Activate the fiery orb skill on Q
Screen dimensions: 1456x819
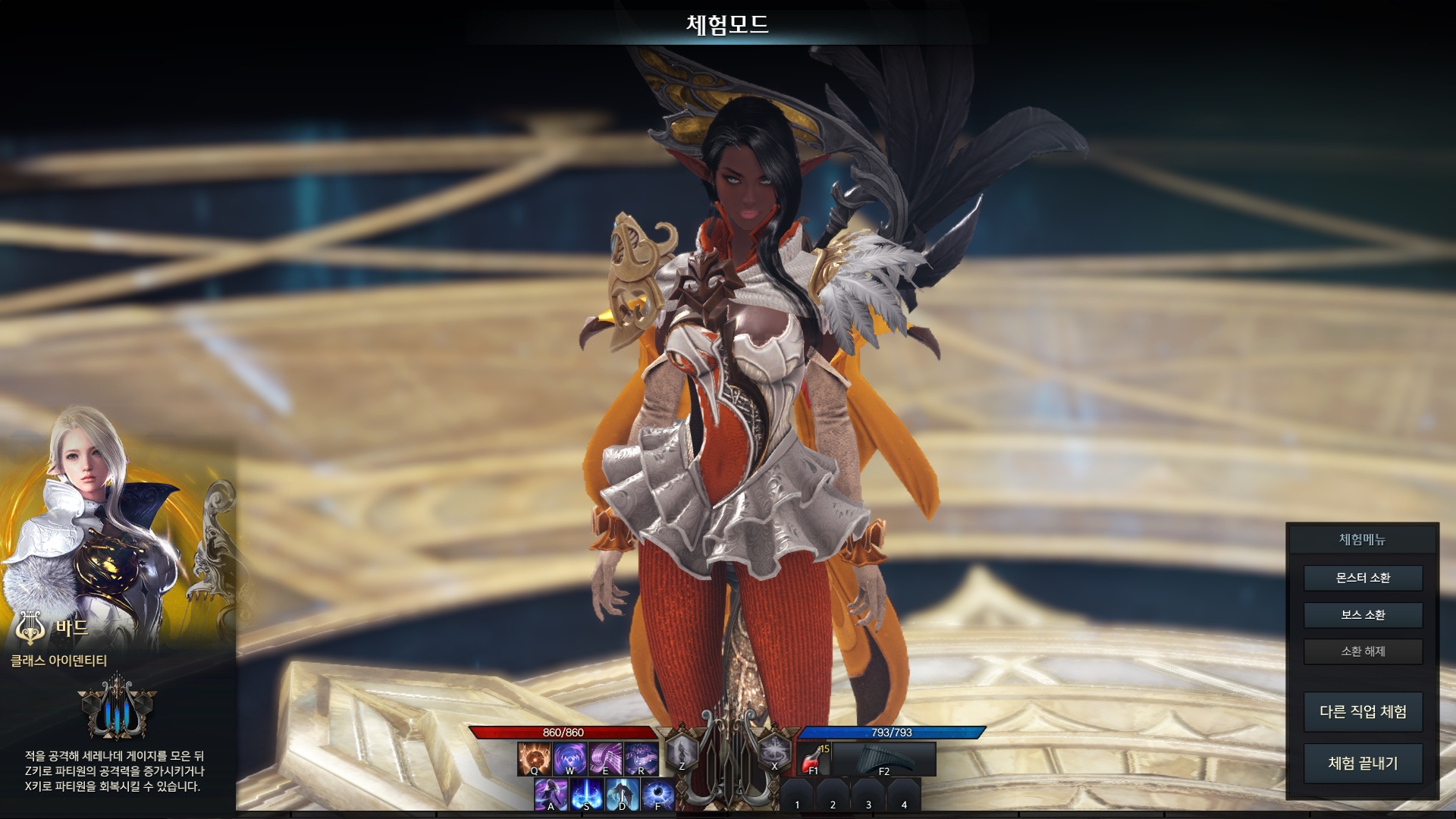[534, 758]
